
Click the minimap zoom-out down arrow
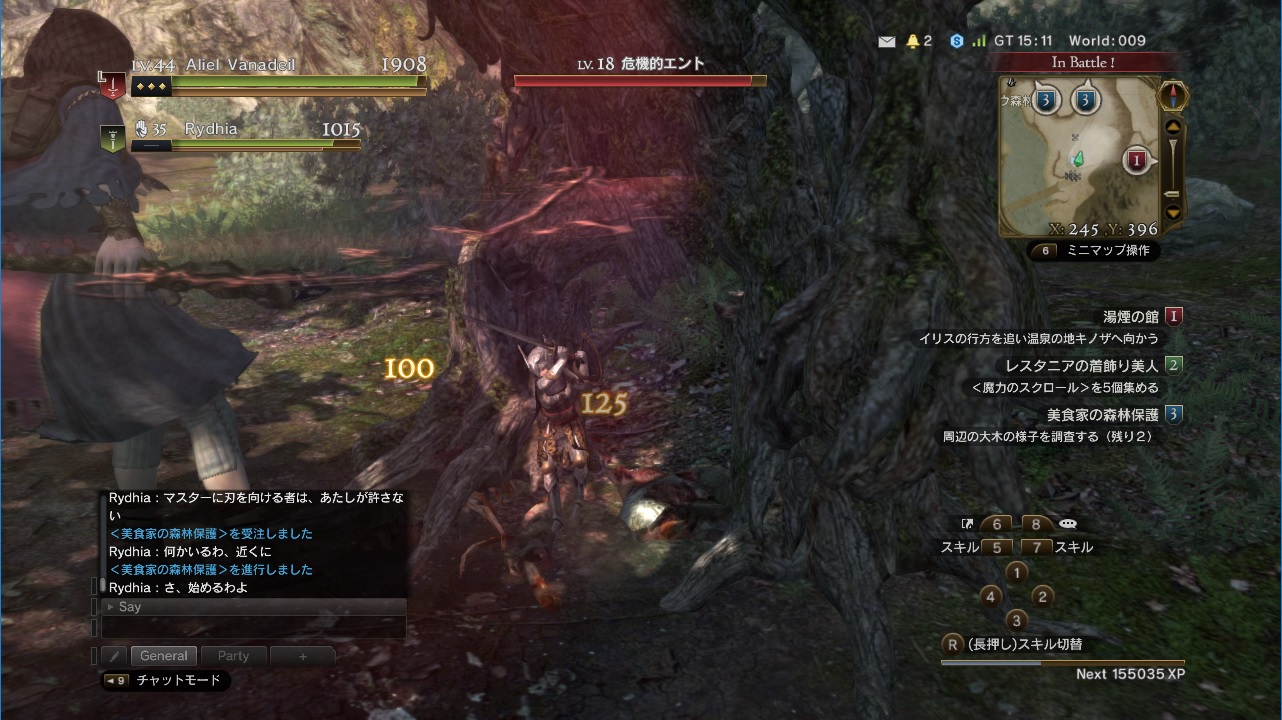(x=1173, y=212)
